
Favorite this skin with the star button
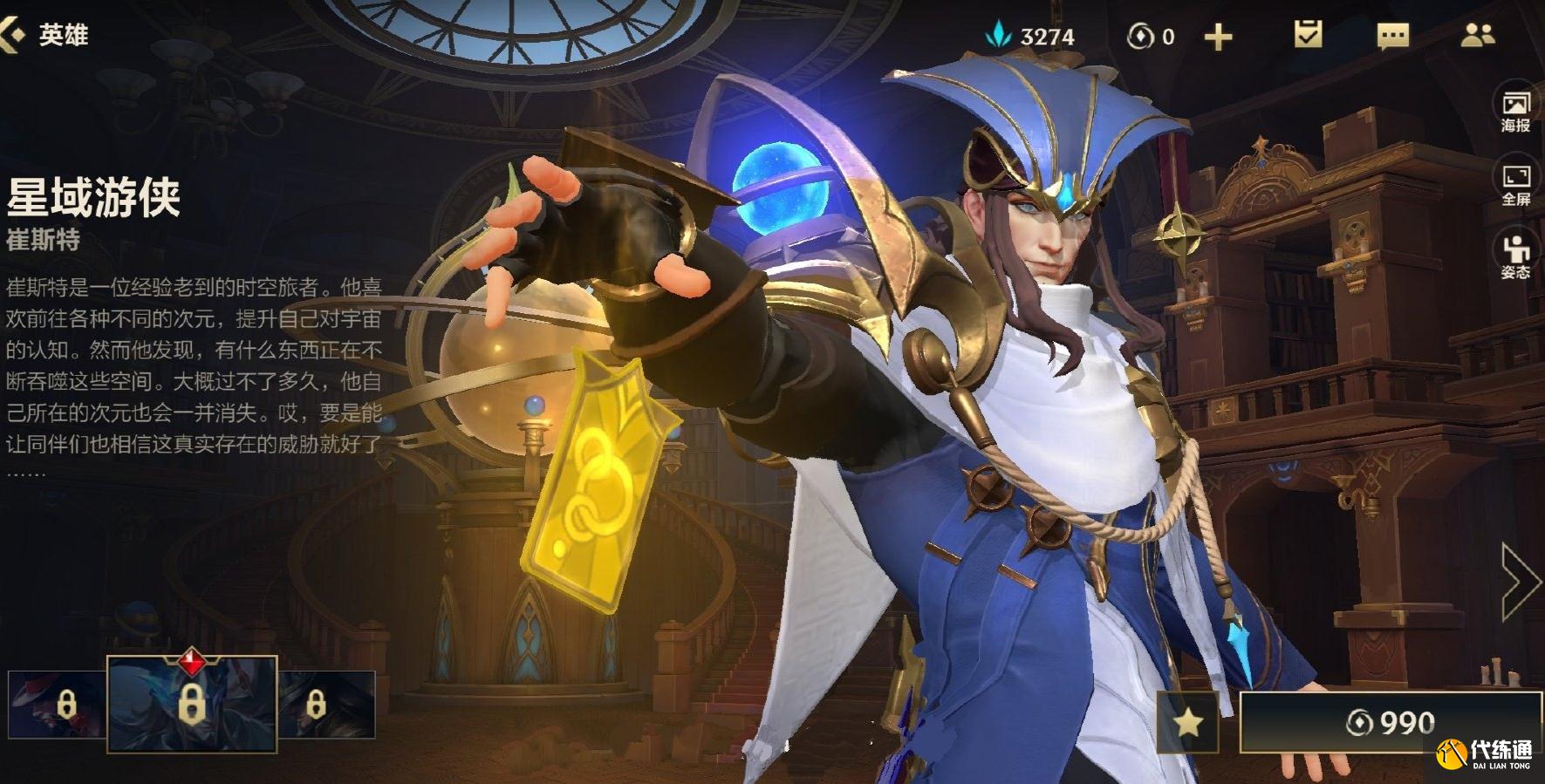point(1187,722)
